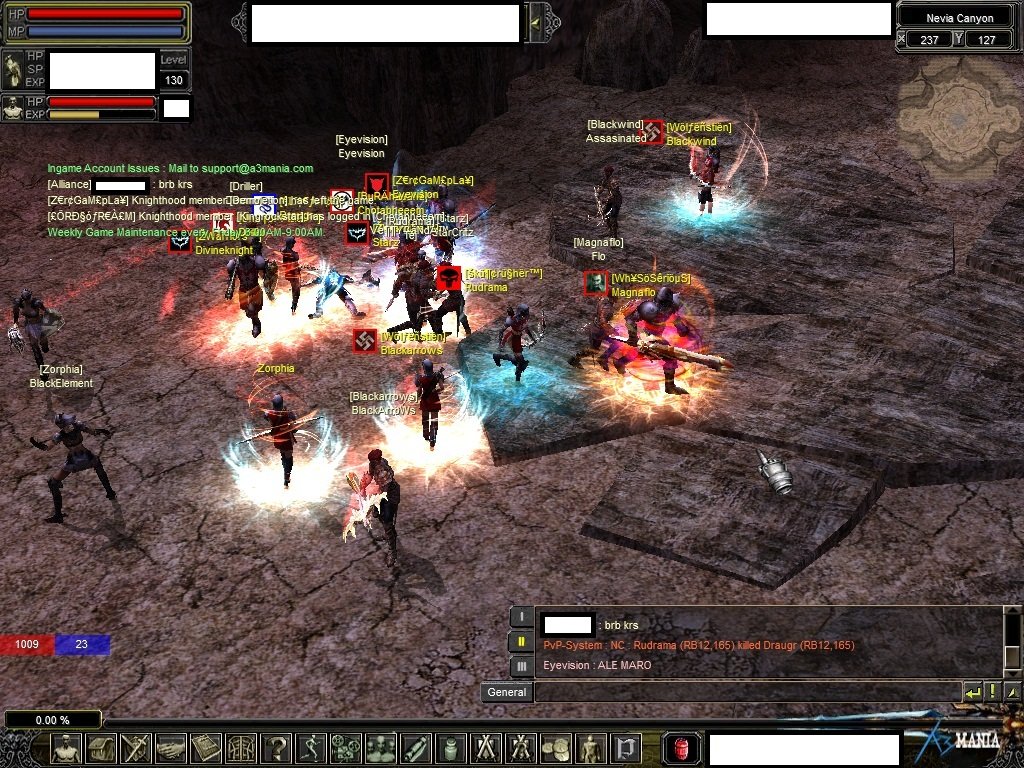The width and height of the screenshot is (1024, 768).
Task: Click the yellow exclamation mark chat button
Action: tap(993, 692)
